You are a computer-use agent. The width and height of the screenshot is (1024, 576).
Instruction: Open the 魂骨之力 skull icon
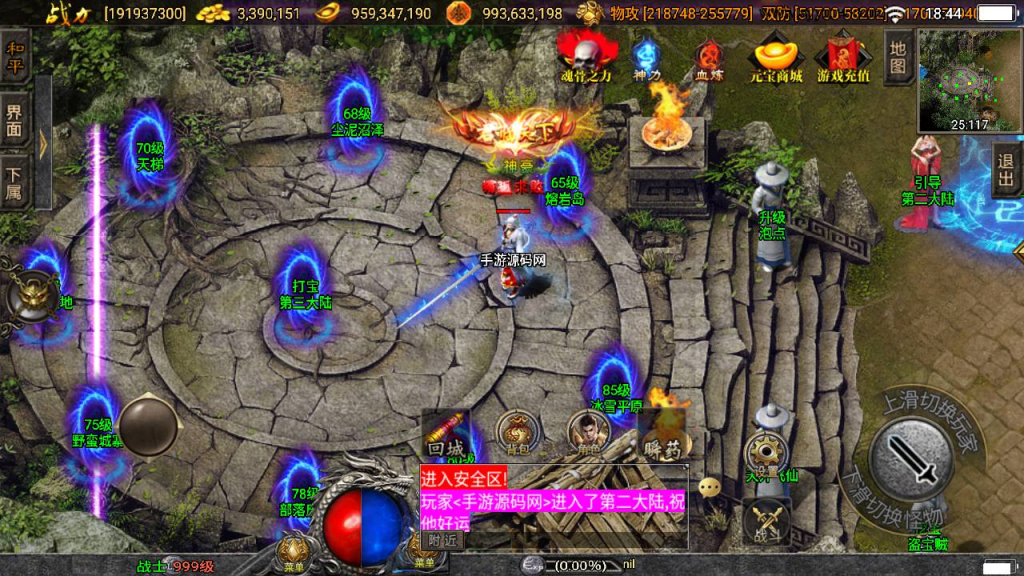point(581,56)
